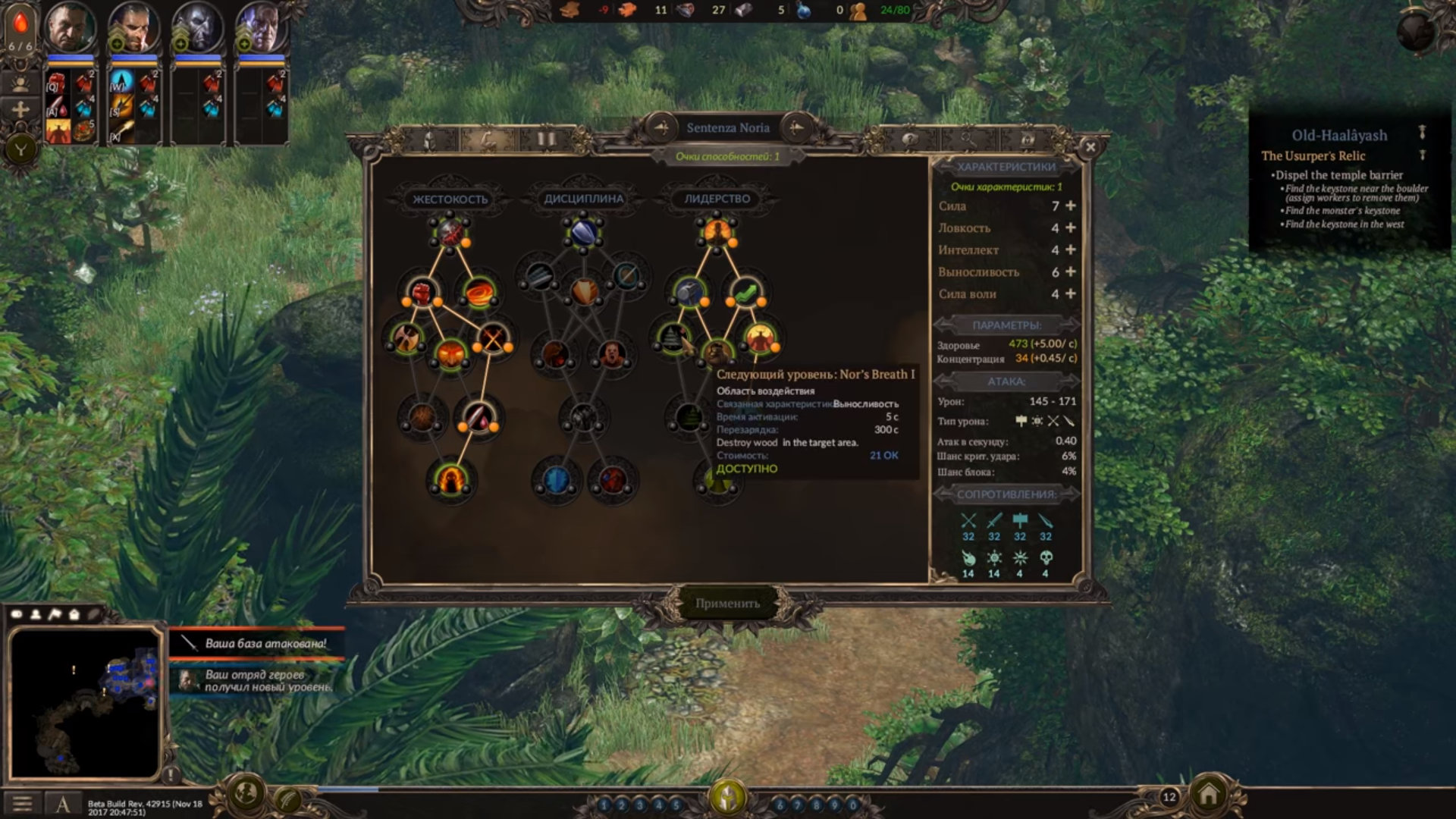Image resolution: width=1456 pixels, height=819 pixels.
Task: Increase the Ловкость attribute
Action: [1071, 227]
